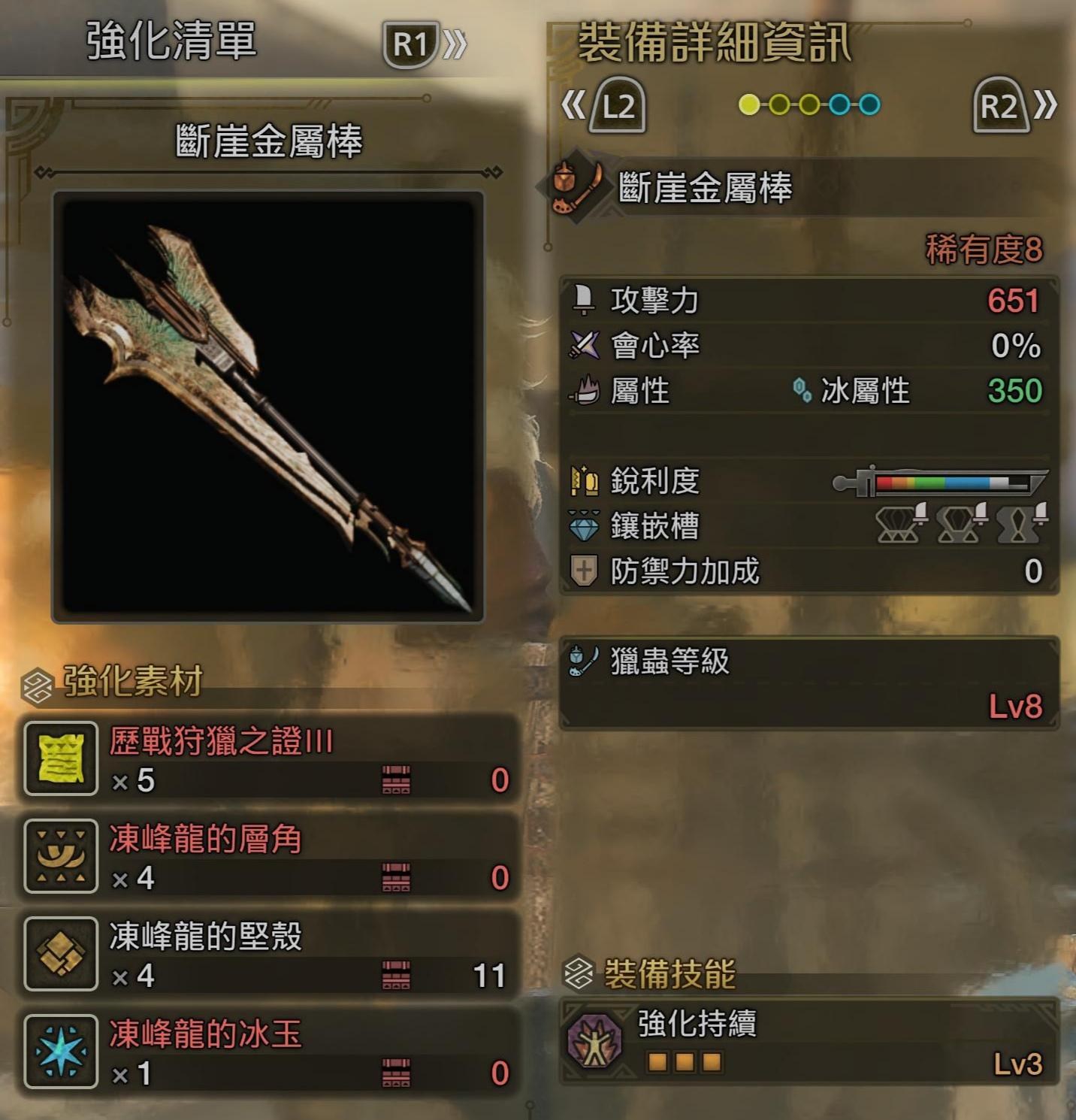The image size is (1076, 1120).
Task: Click the 歷戰狩獵之證III material icon
Action: click(x=60, y=759)
